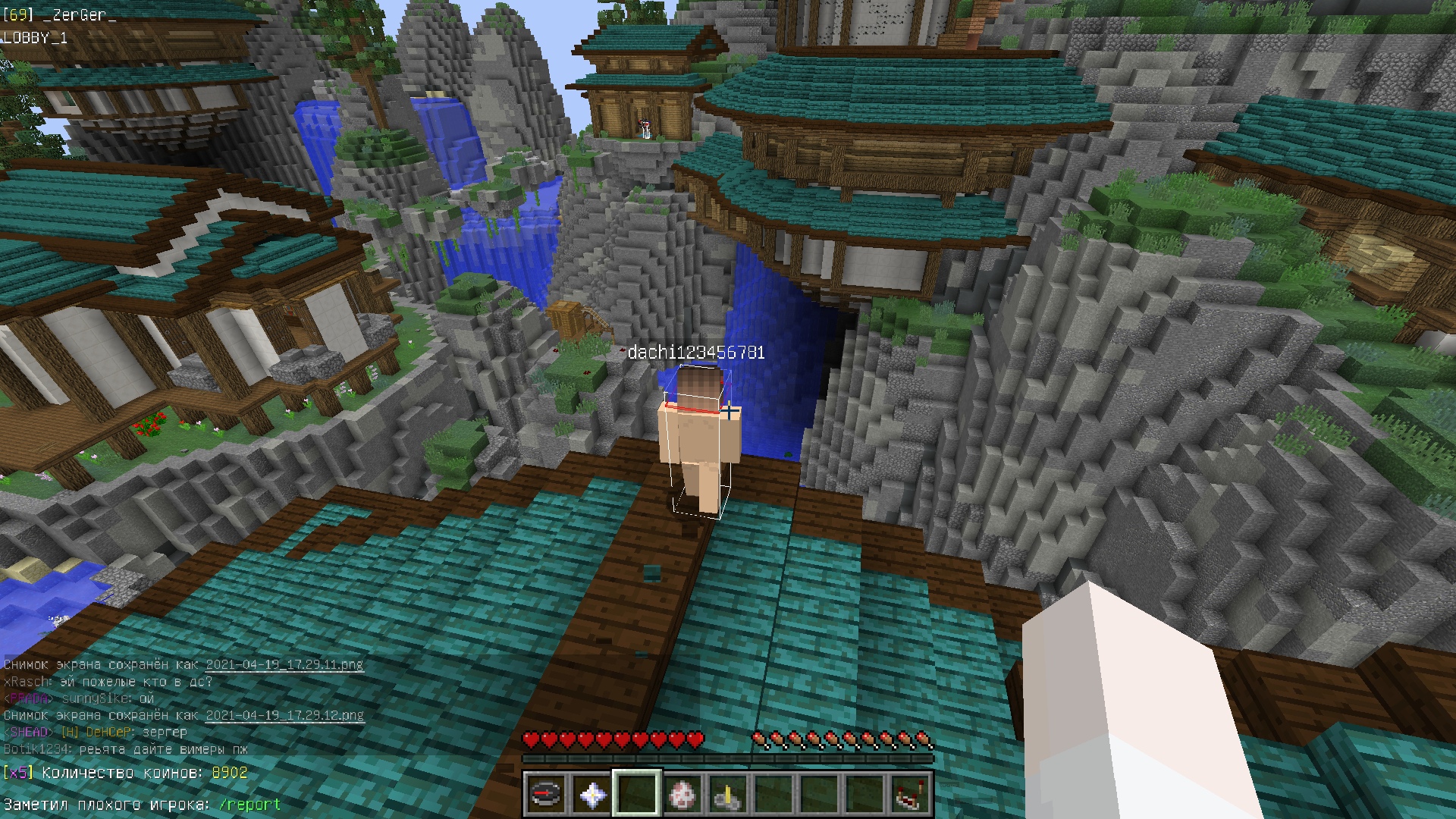Select the nether star hotbar slot
This screenshot has height=819, width=1456.
[591, 794]
